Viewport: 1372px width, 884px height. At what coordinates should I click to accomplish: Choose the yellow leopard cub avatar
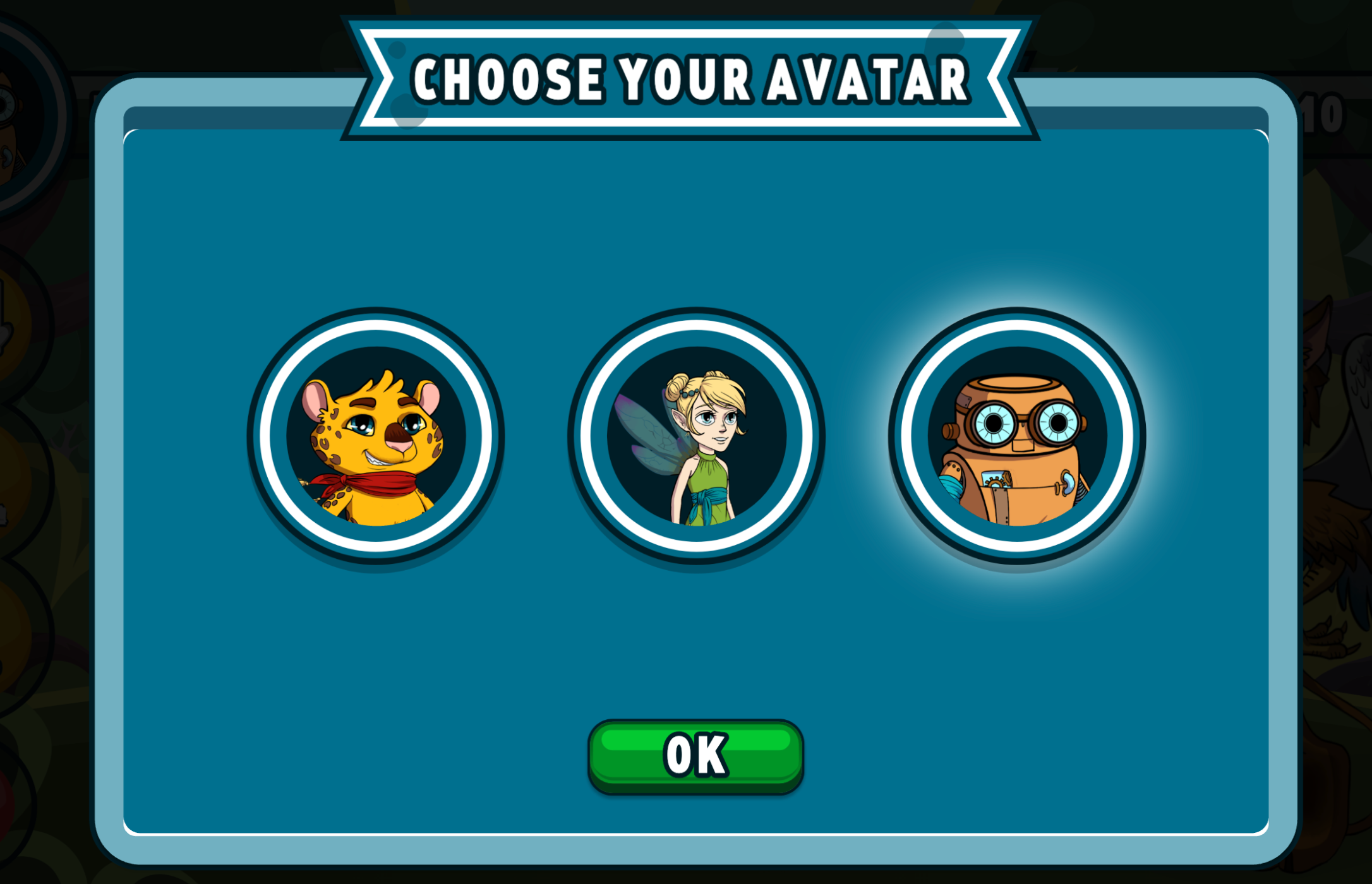pyautogui.click(x=376, y=436)
